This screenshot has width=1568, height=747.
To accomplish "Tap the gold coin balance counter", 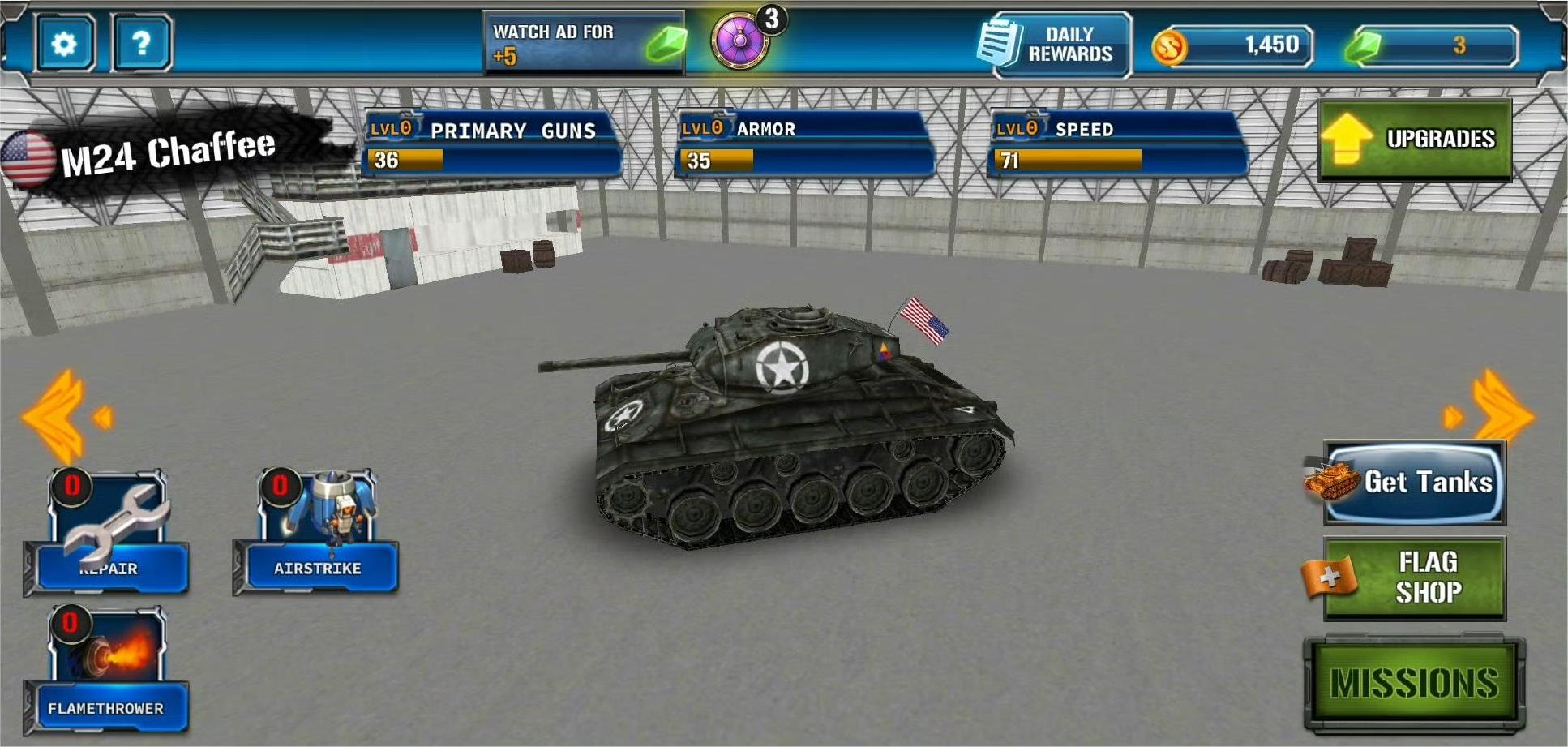I will [1234, 45].
